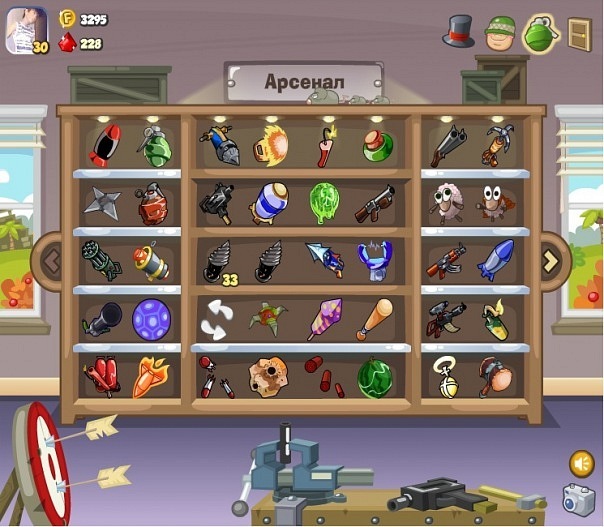Screen dimensions: 604x527
Task: Exit through the door icon
Action: pyautogui.click(x=580, y=33)
